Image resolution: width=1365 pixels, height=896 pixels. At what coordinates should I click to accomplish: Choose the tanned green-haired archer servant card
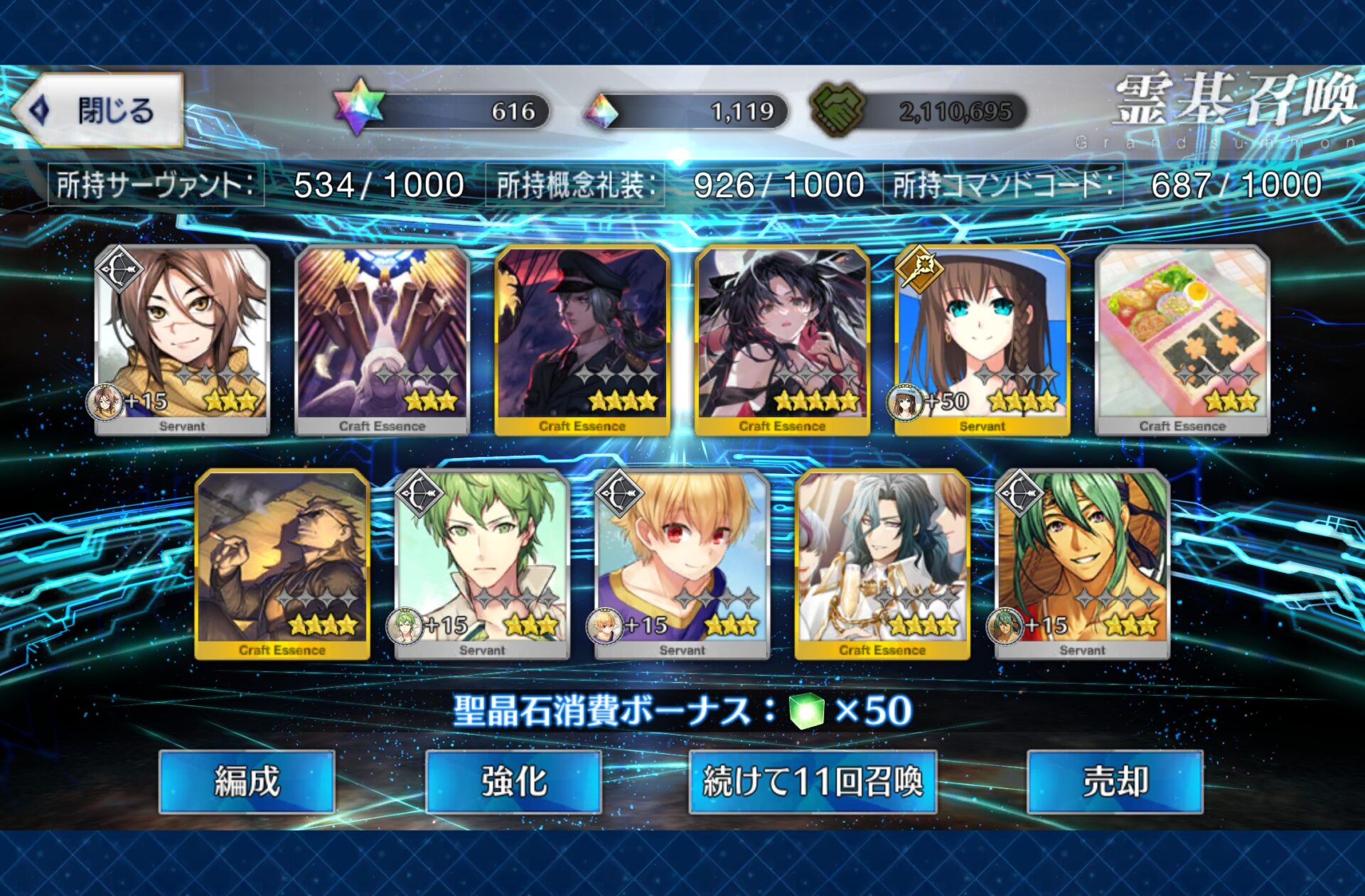1082,564
